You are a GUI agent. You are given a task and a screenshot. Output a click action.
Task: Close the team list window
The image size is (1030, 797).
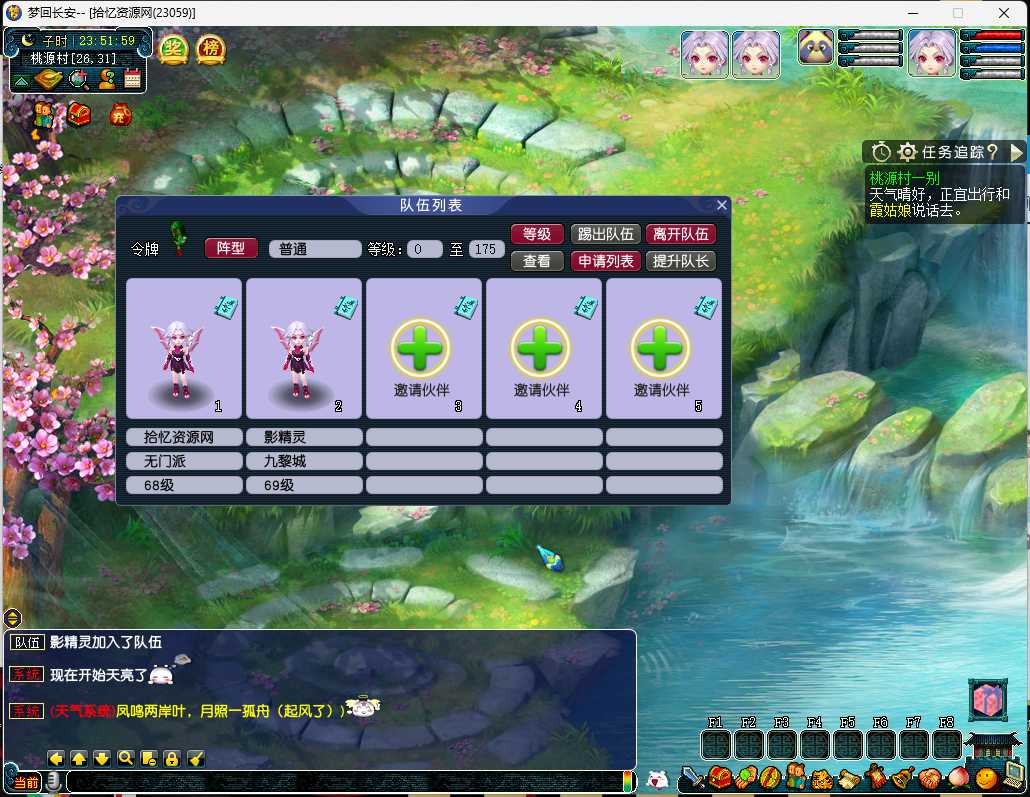tap(722, 205)
